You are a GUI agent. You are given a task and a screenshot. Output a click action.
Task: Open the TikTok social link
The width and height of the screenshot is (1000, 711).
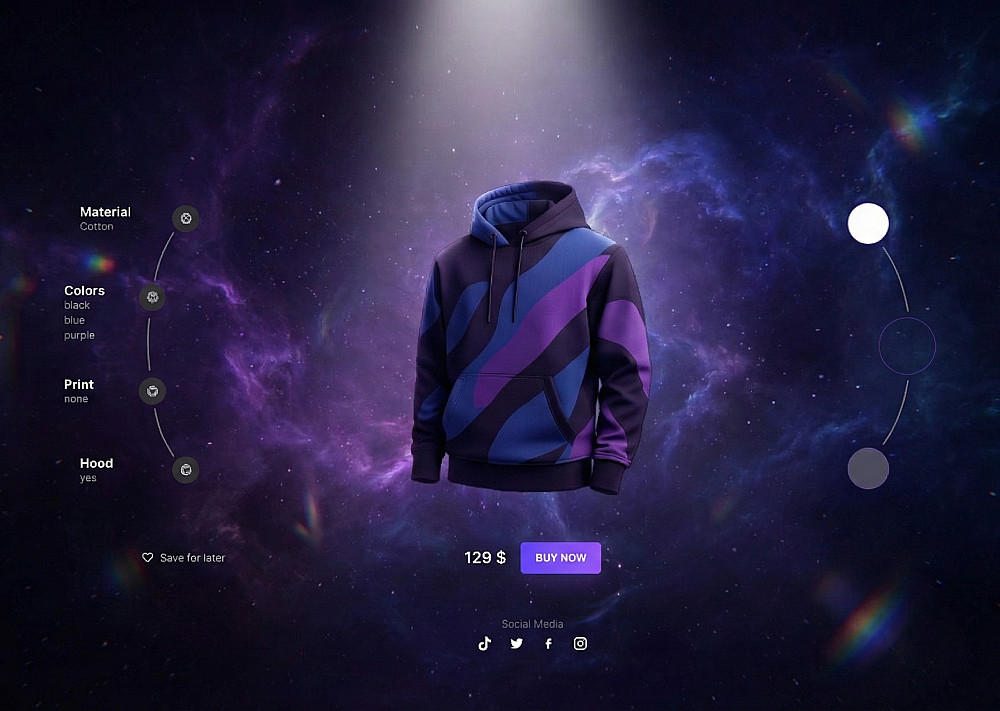tap(485, 643)
